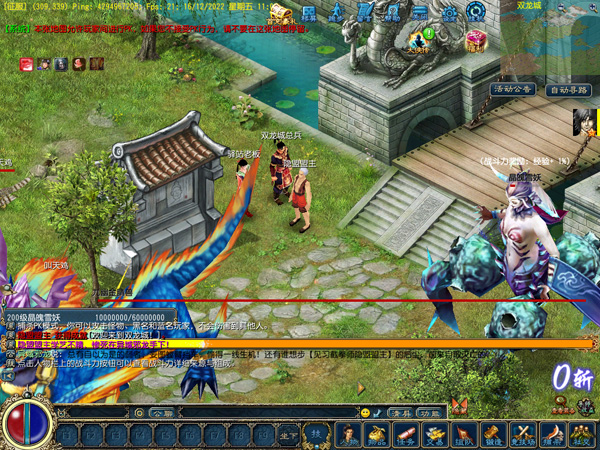This screenshot has width=600, height=450.
Task: Open the 竞技场 arena menu
Action: tap(522, 435)
